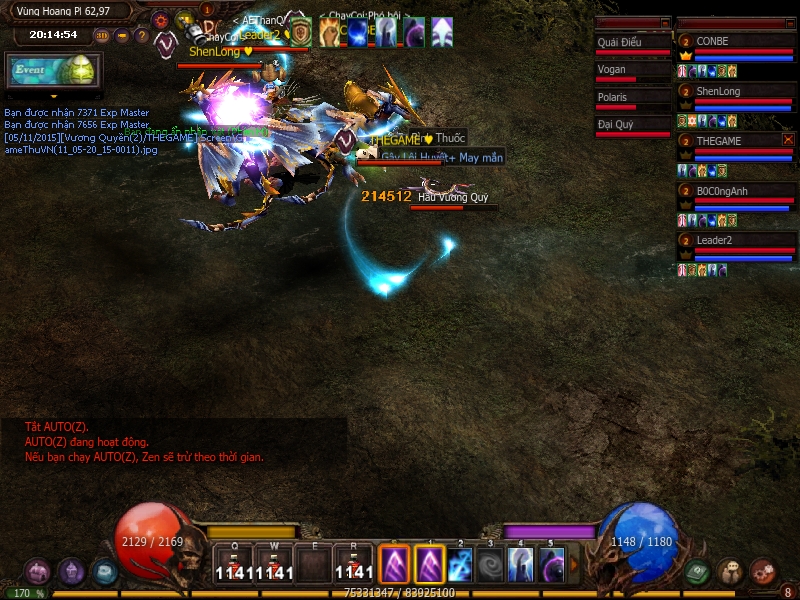Select ShenLong in the party list
Viewport: 800px width, 600px height.
click(734, 92)
